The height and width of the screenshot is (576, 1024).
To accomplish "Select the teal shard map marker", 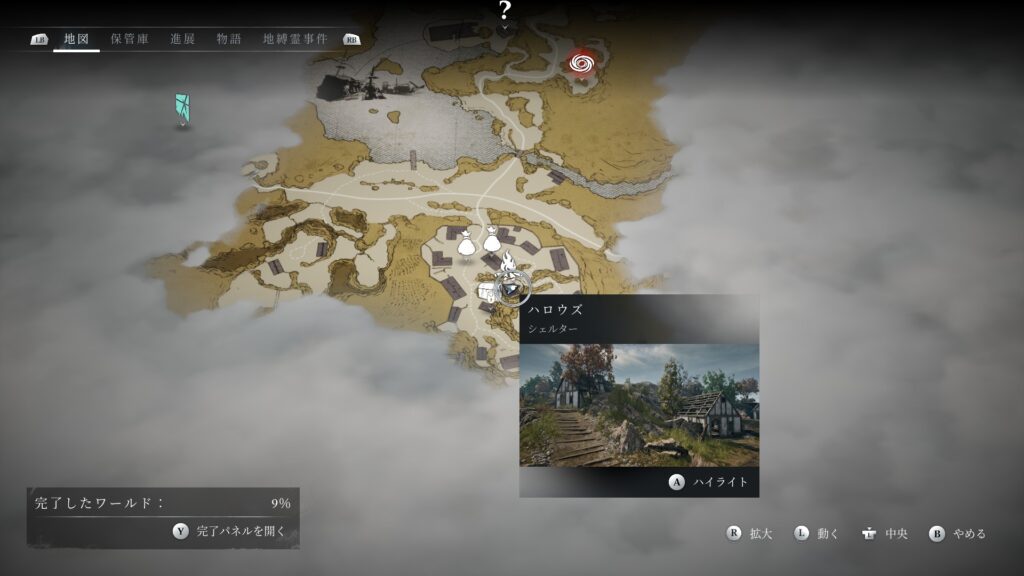I will tap(182, 108).
